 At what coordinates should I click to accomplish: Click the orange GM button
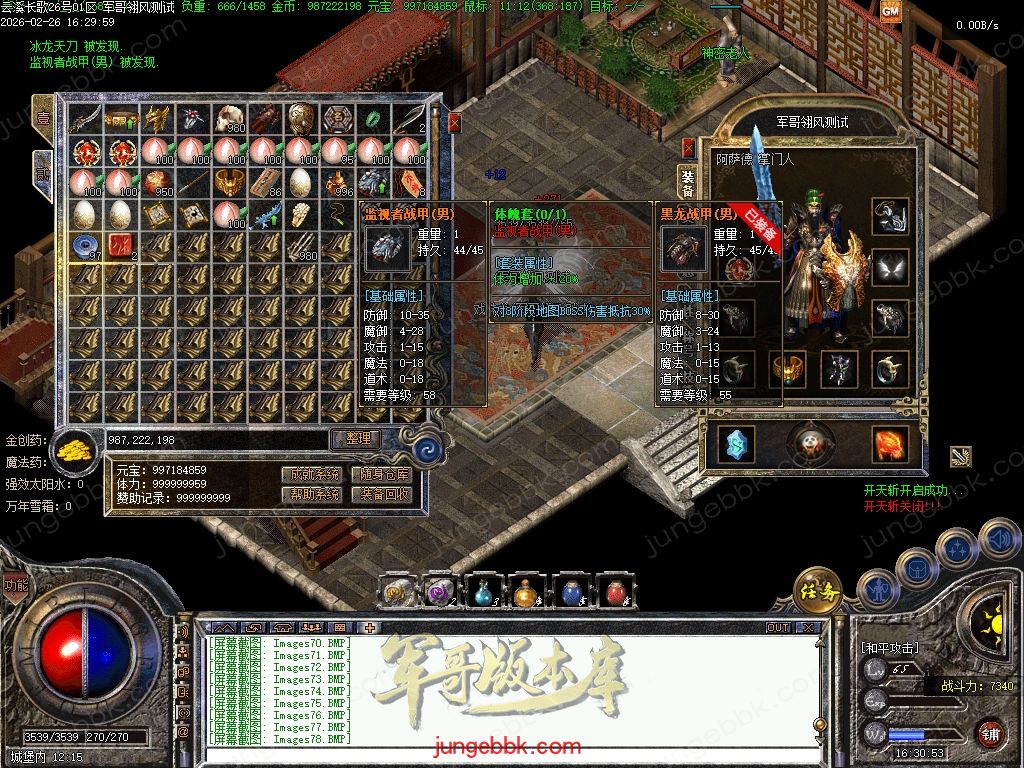tap(890, 10)
